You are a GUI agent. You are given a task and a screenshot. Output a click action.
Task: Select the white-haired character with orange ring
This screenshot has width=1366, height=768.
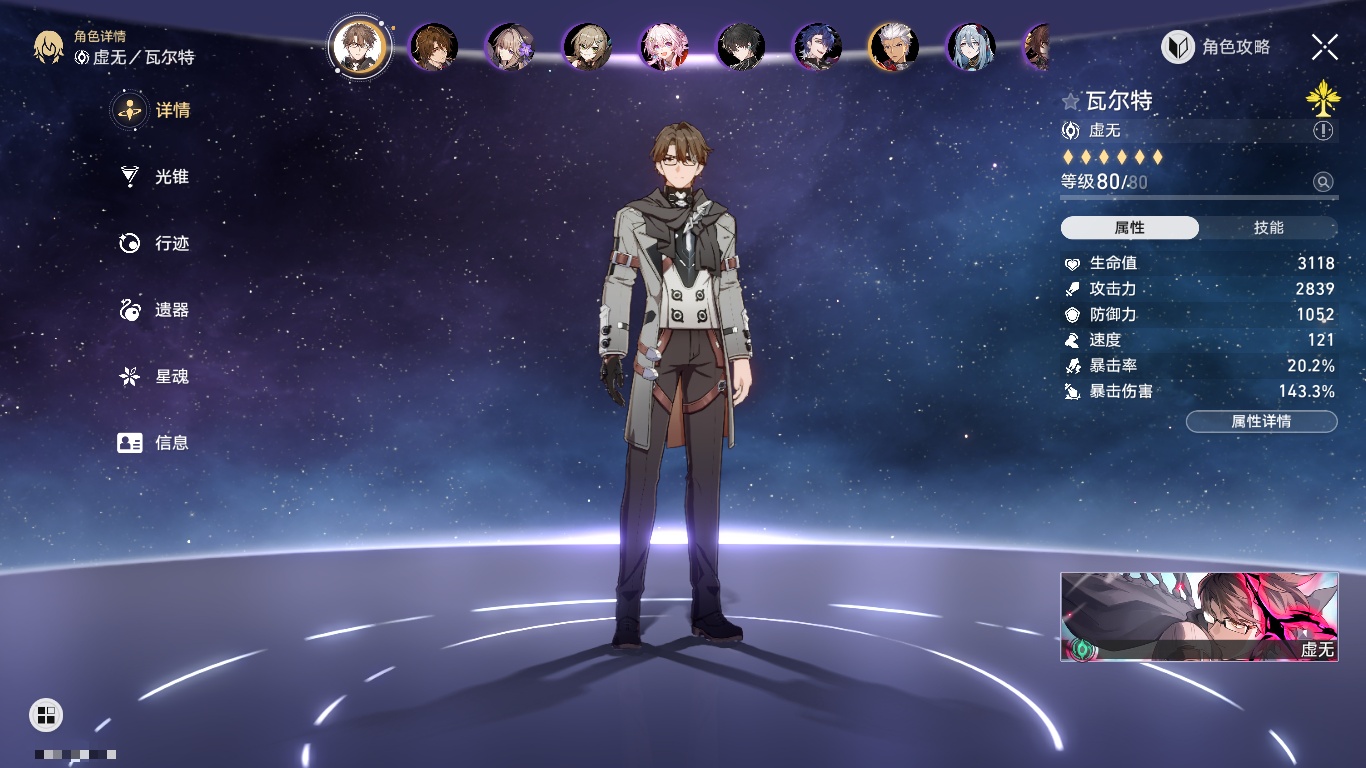(894, 46)
